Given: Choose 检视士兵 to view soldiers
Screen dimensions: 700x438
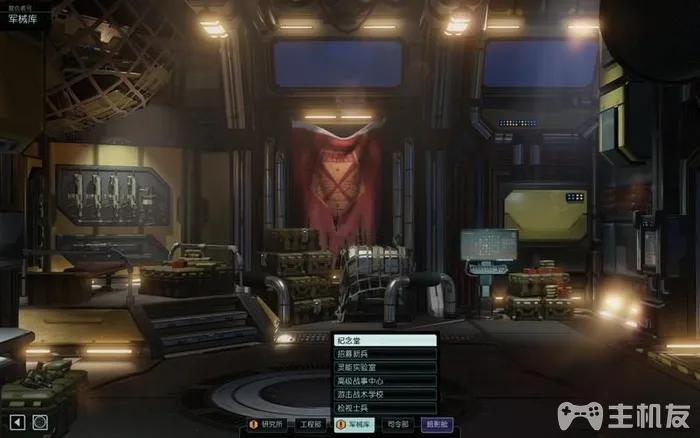Looking at the screenshot, I should pyautogui.click(x=385, y=408).
